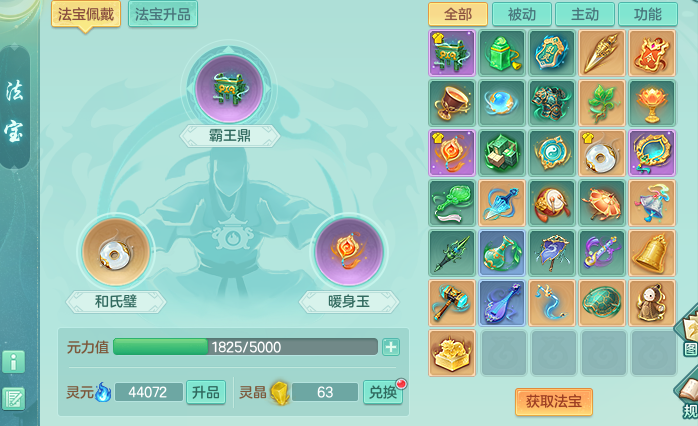
Task: Filter treasures by 被动
Action: (x=521, y=14)
